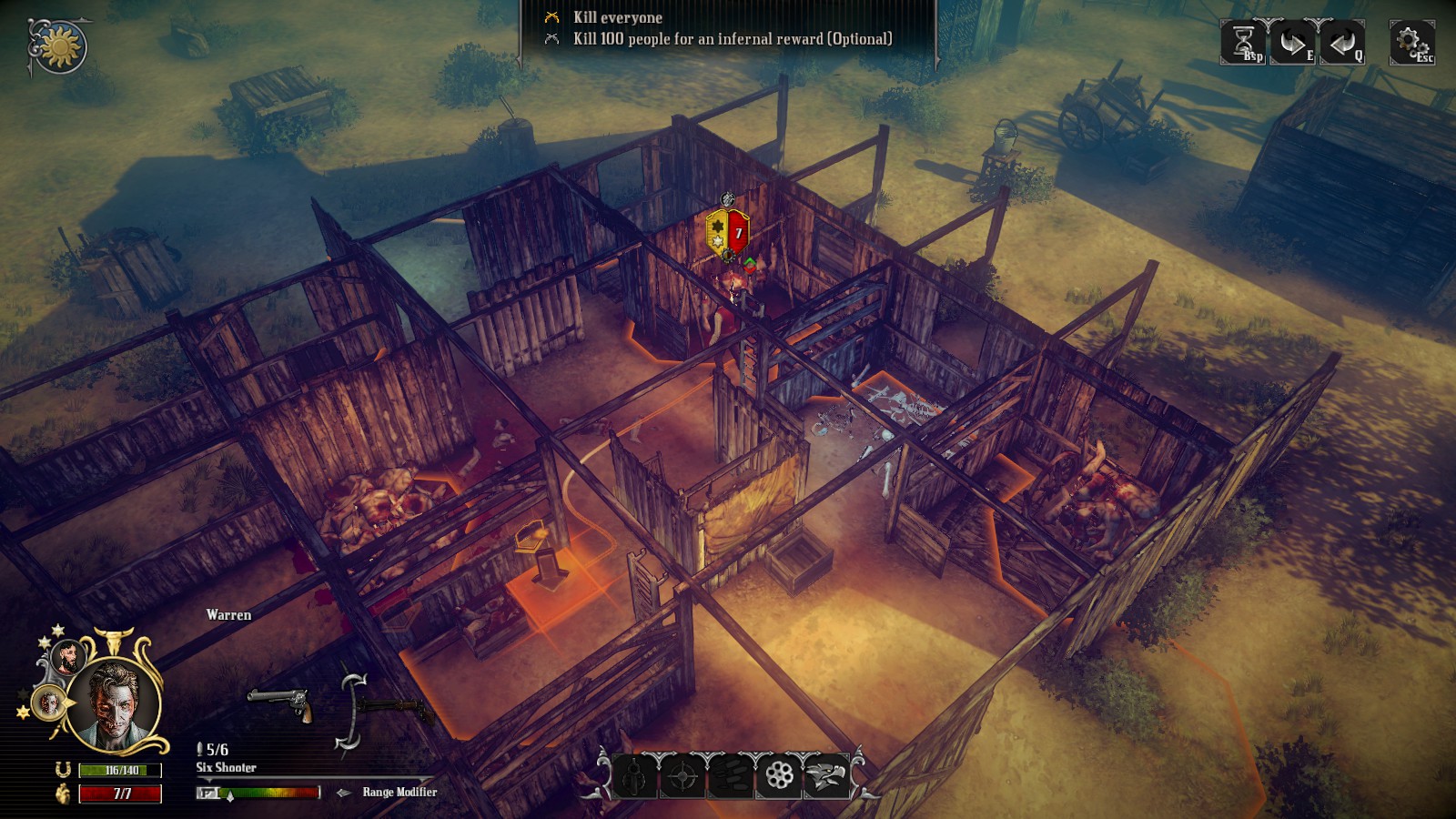This screenshot has height=819, width=1456.
Task: Reload using the revolver cylinder icon
Action: click(779, 776)
